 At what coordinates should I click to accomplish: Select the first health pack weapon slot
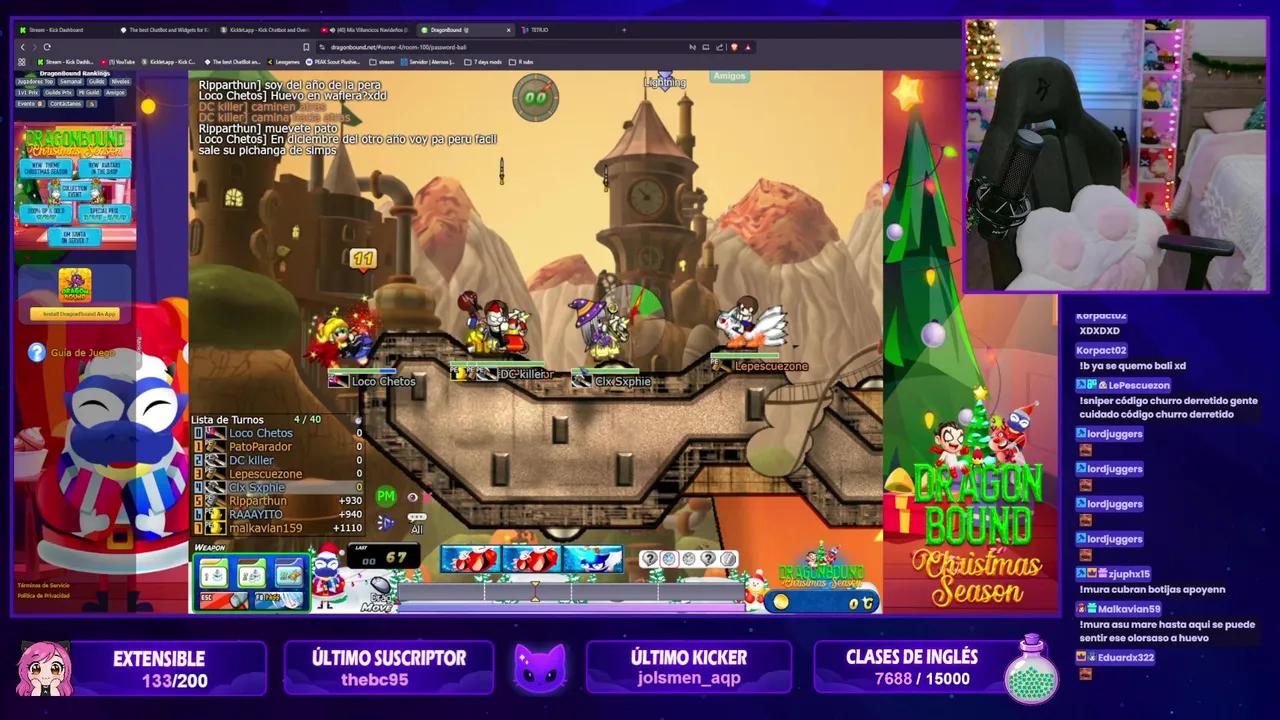pyautogui.click(x=469, y=560)
